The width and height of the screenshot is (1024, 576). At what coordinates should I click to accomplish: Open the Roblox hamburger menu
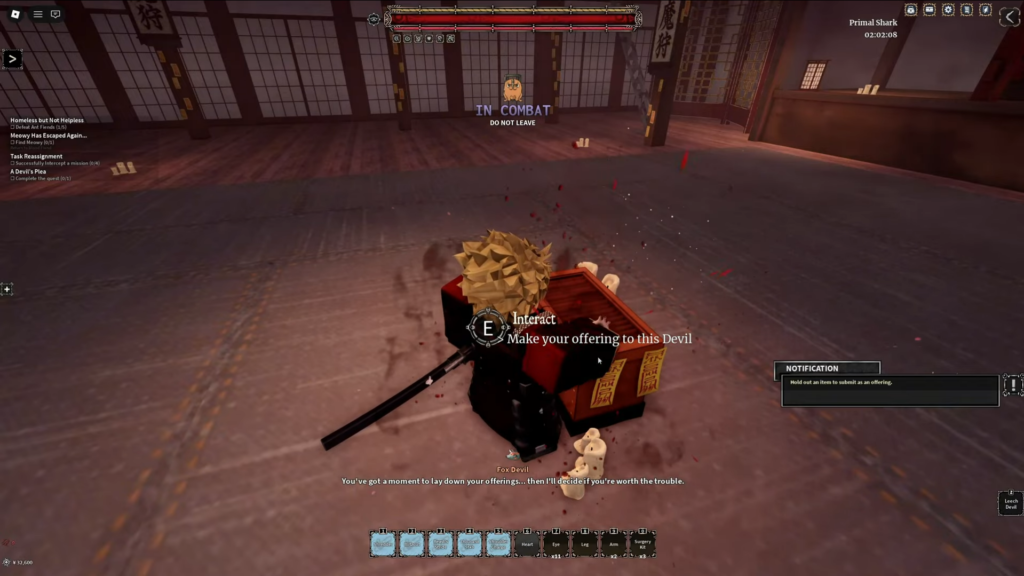pos(38,14)
